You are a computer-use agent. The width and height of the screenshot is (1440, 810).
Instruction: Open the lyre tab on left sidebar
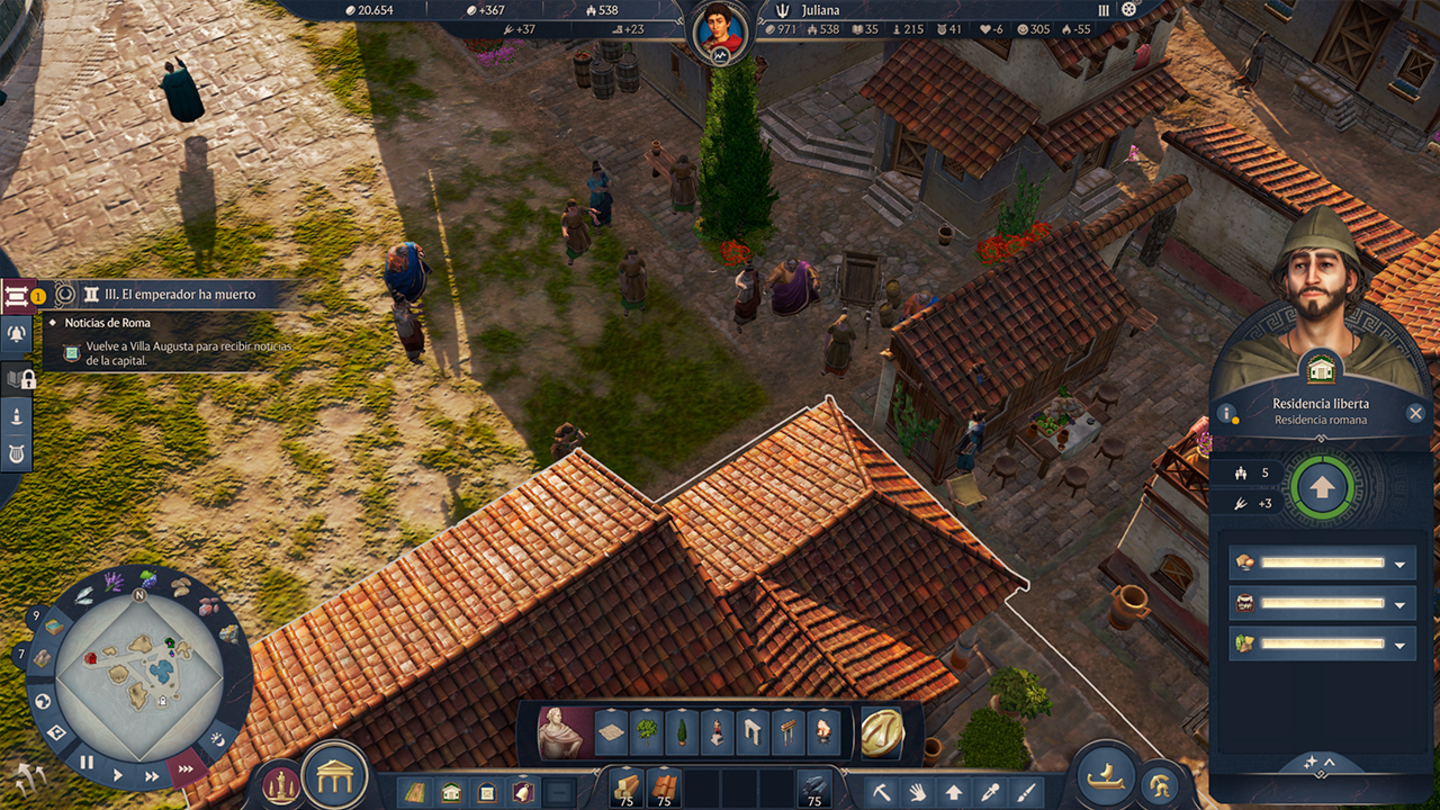click(17, 453)
